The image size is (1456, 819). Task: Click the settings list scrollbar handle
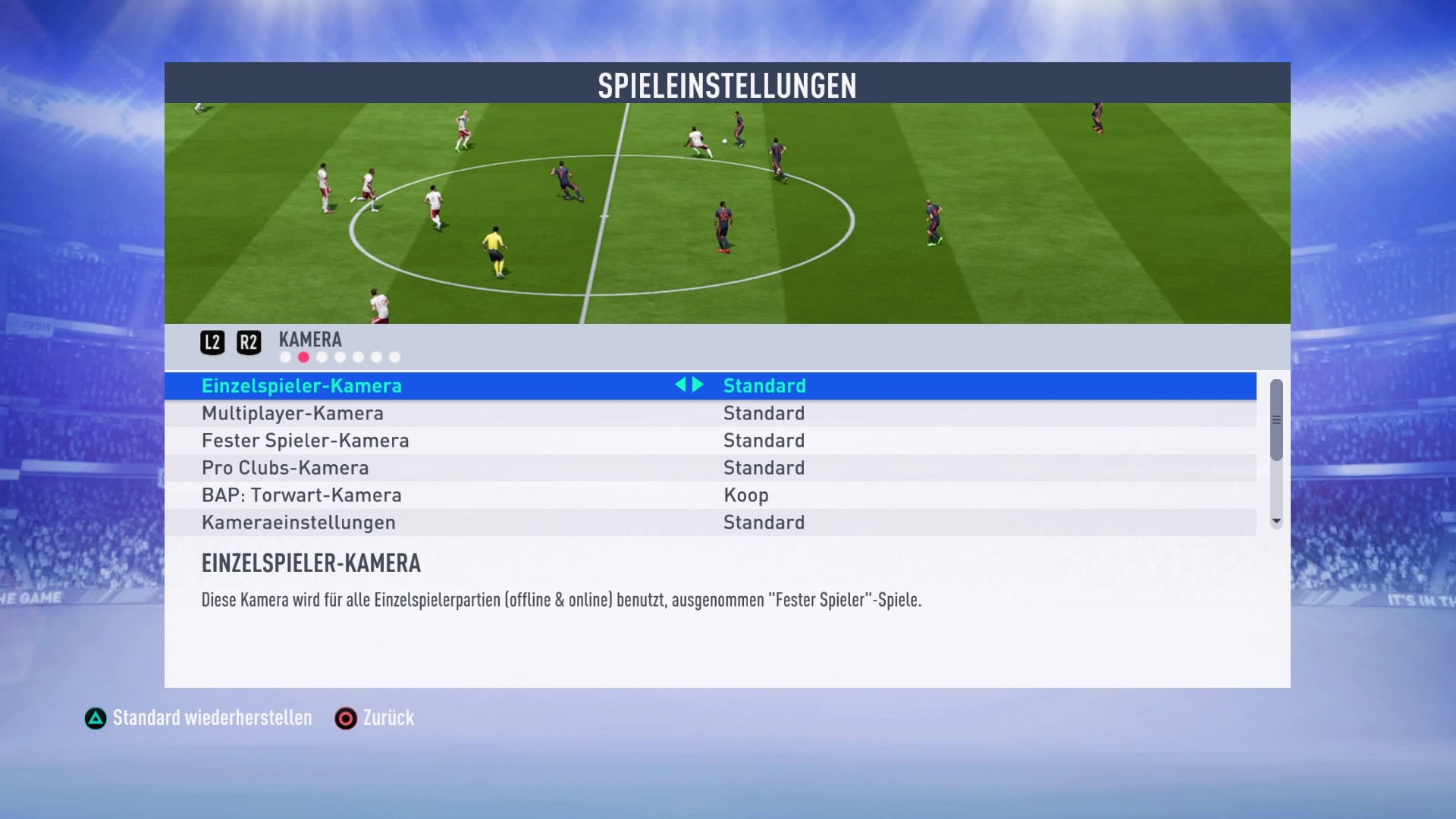1276,420
